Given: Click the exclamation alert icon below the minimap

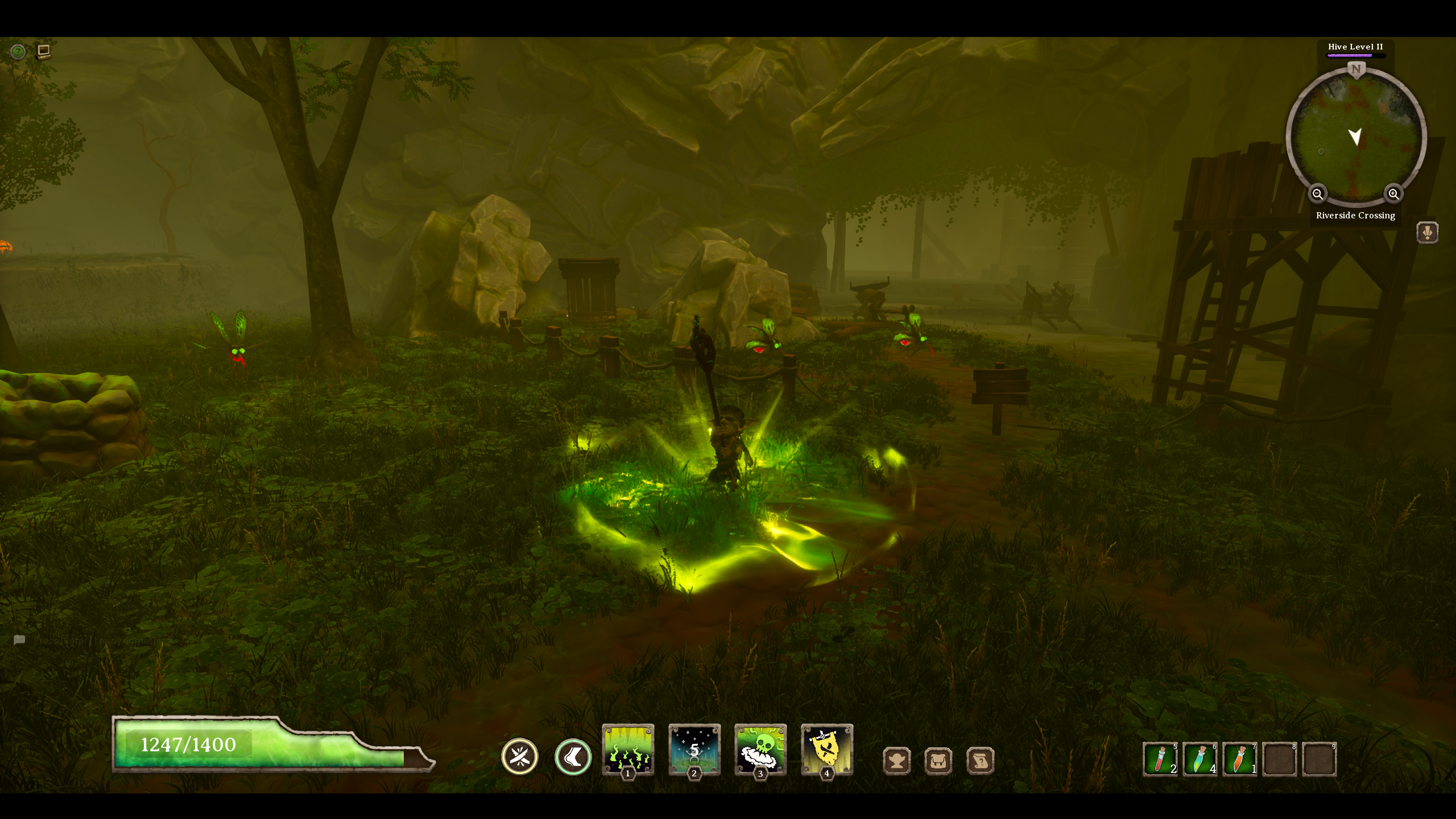Looking at the screenshot, I should (x=1429, y=232).
